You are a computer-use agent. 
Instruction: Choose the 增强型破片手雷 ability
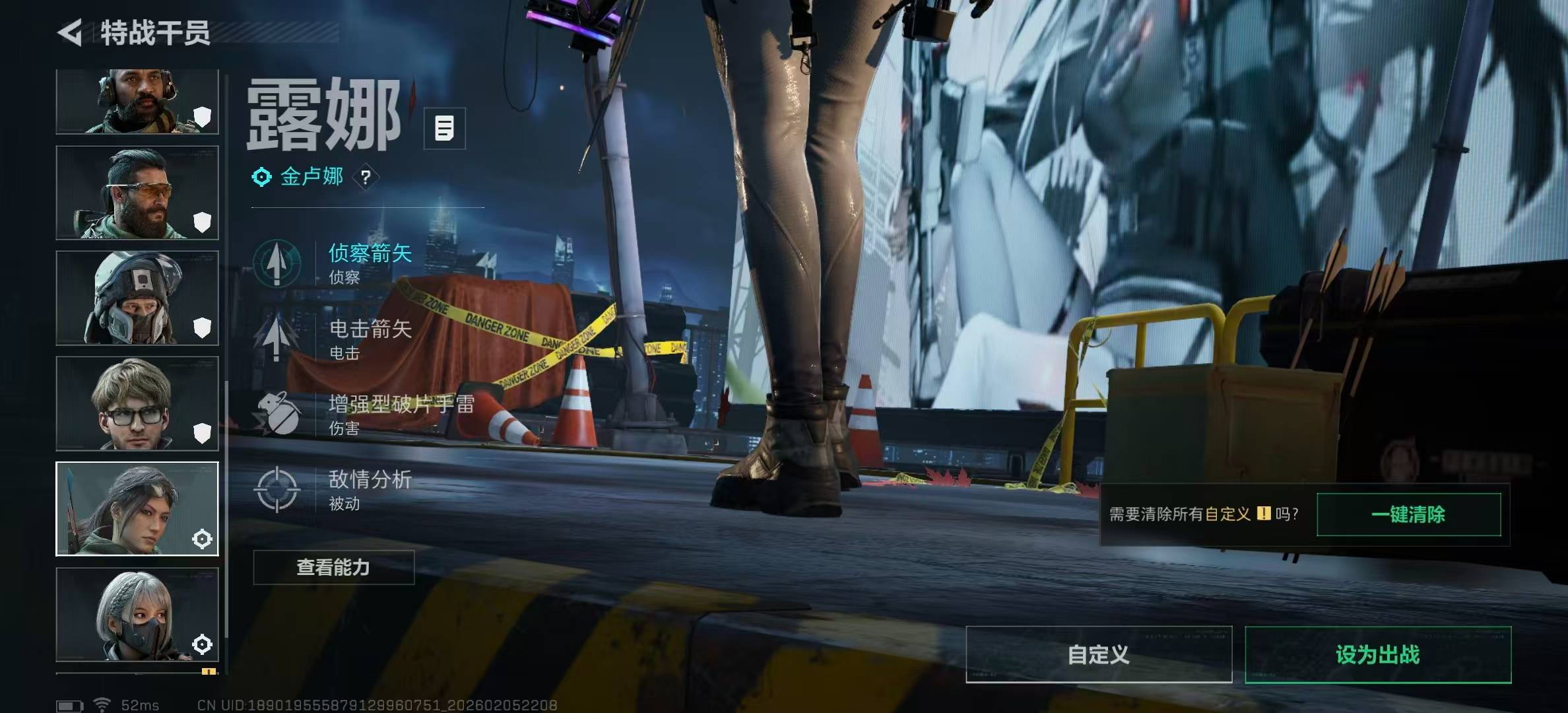click(x=400, y=413)
